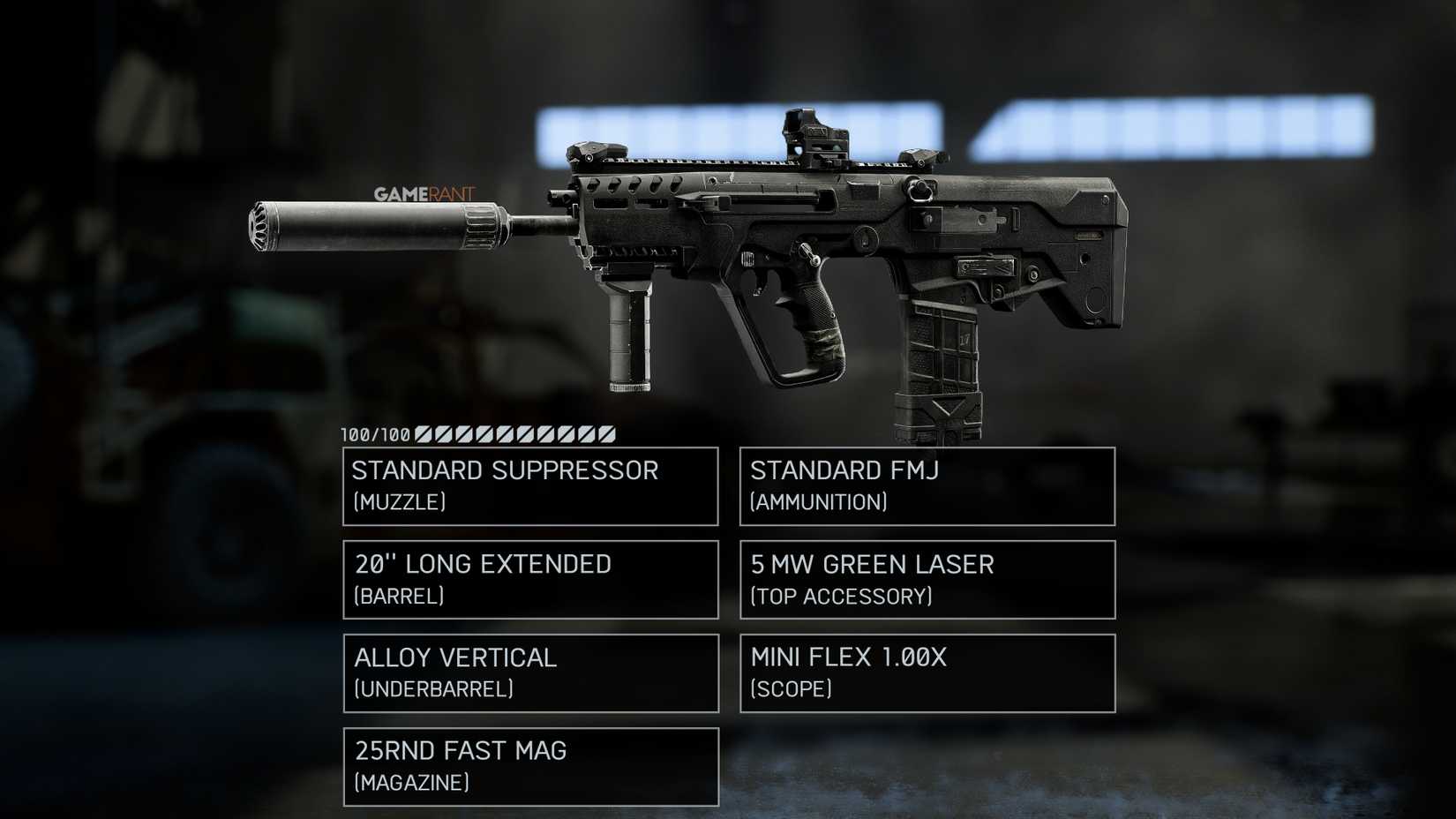Click the Alloy Vertical underbarrel slot
The height and width of the screenshot is (819, 1456).
click(529, 672)
